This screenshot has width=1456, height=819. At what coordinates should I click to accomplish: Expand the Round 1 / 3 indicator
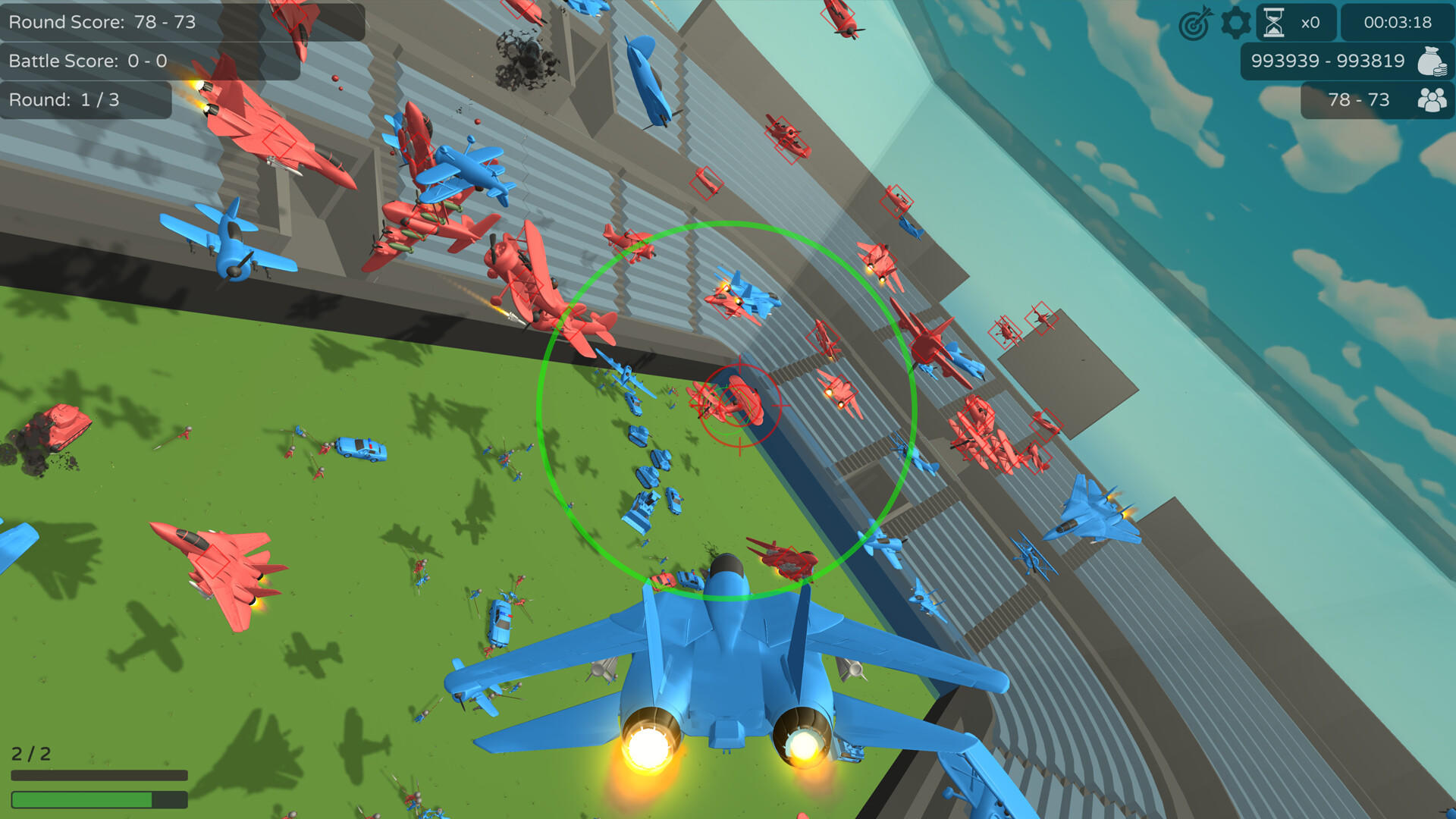click(x=64, y=99)
